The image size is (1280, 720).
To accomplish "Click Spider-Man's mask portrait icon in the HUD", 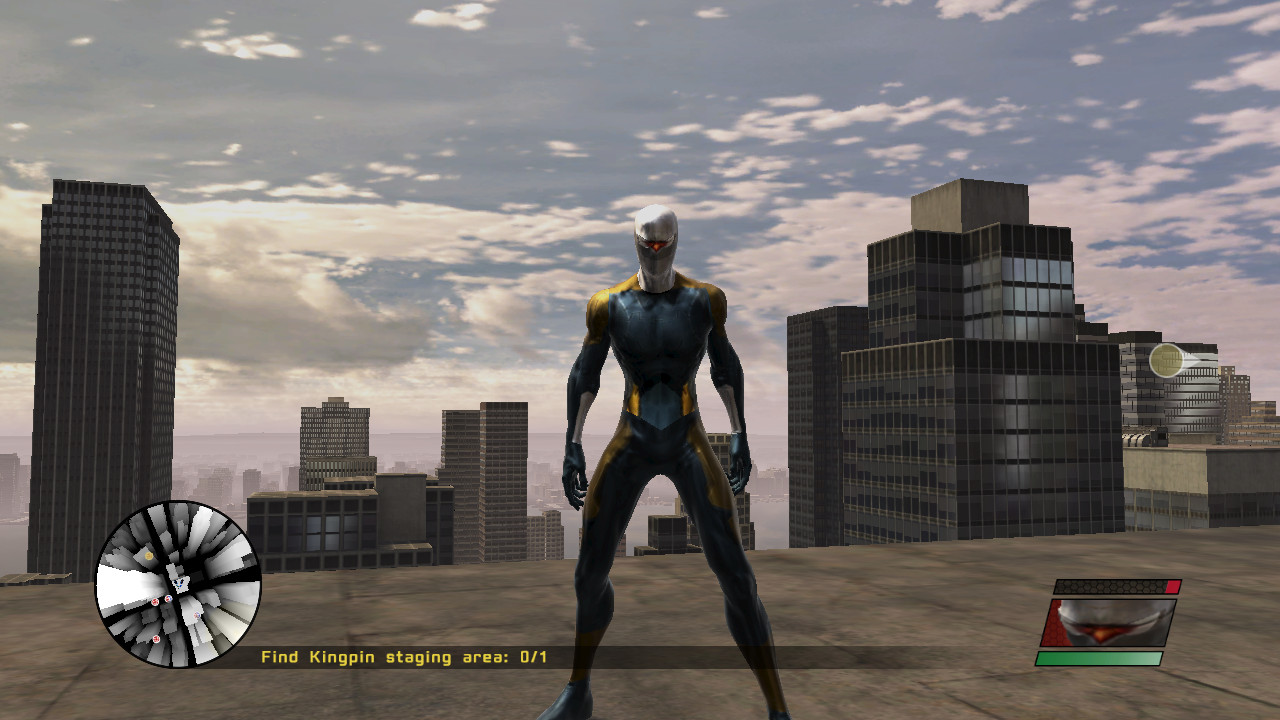I will coord(1107,623).
